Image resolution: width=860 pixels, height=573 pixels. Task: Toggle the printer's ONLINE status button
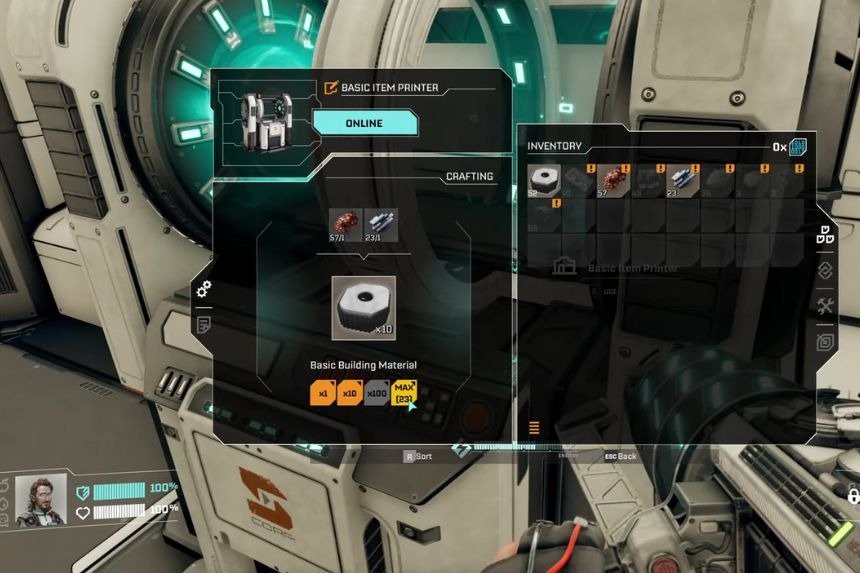coord(364,124)
